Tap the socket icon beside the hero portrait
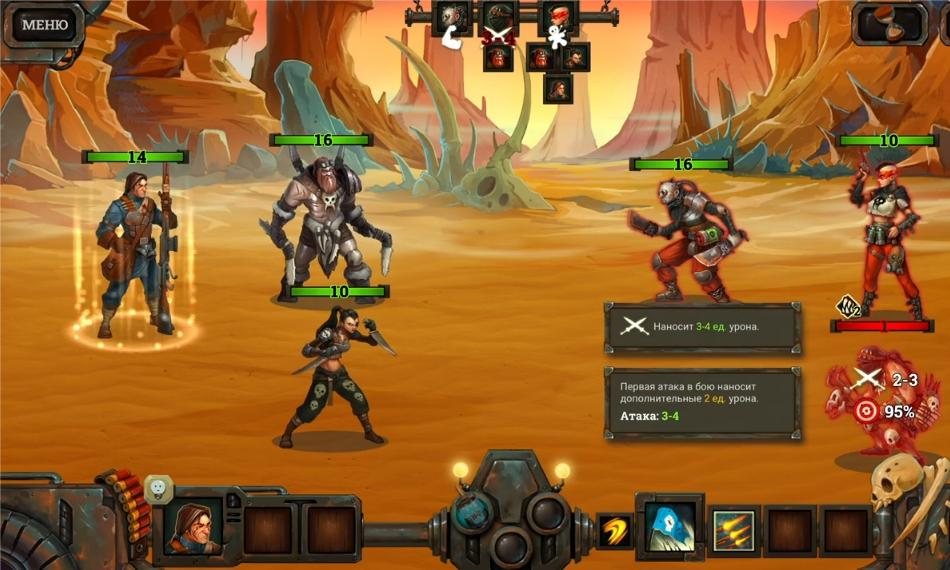 pyautogui.click(x=158, y=489)
